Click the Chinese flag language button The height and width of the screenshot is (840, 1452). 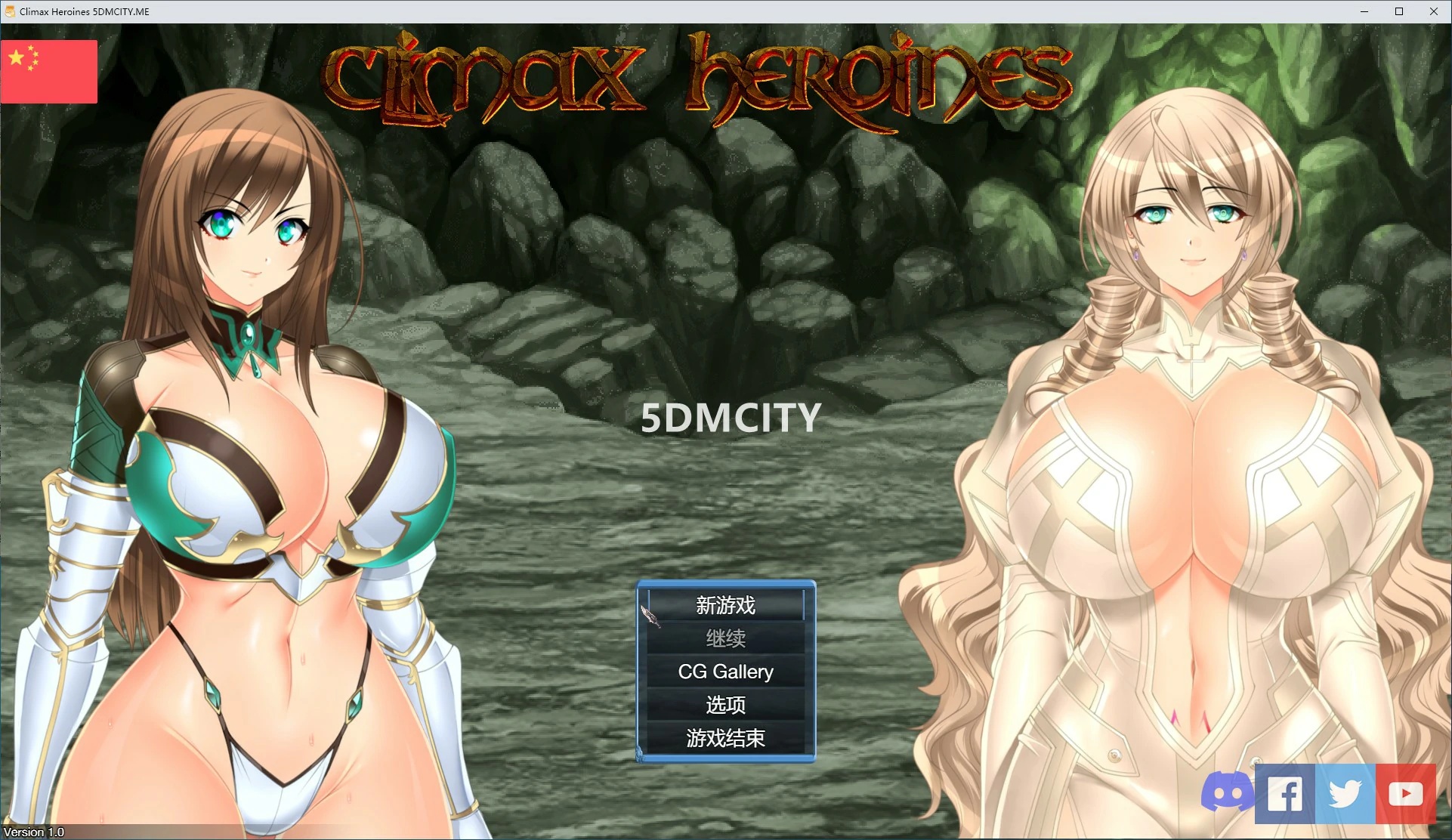point(49,72)
